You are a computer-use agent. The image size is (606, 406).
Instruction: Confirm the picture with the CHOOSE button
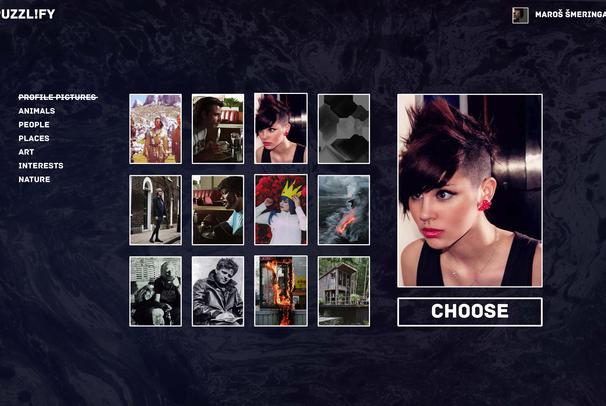tap(469, 311)
